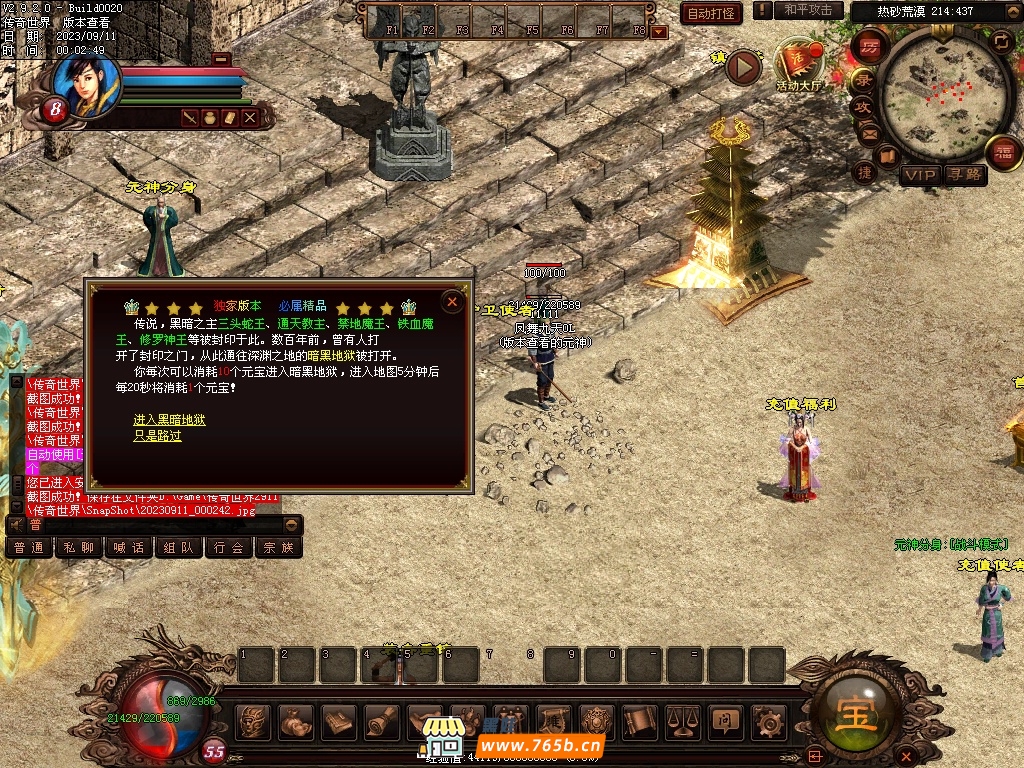Switch to the 普通 chat channel
The width and height of the screenshot is (1024, 768).
(29, 548)
